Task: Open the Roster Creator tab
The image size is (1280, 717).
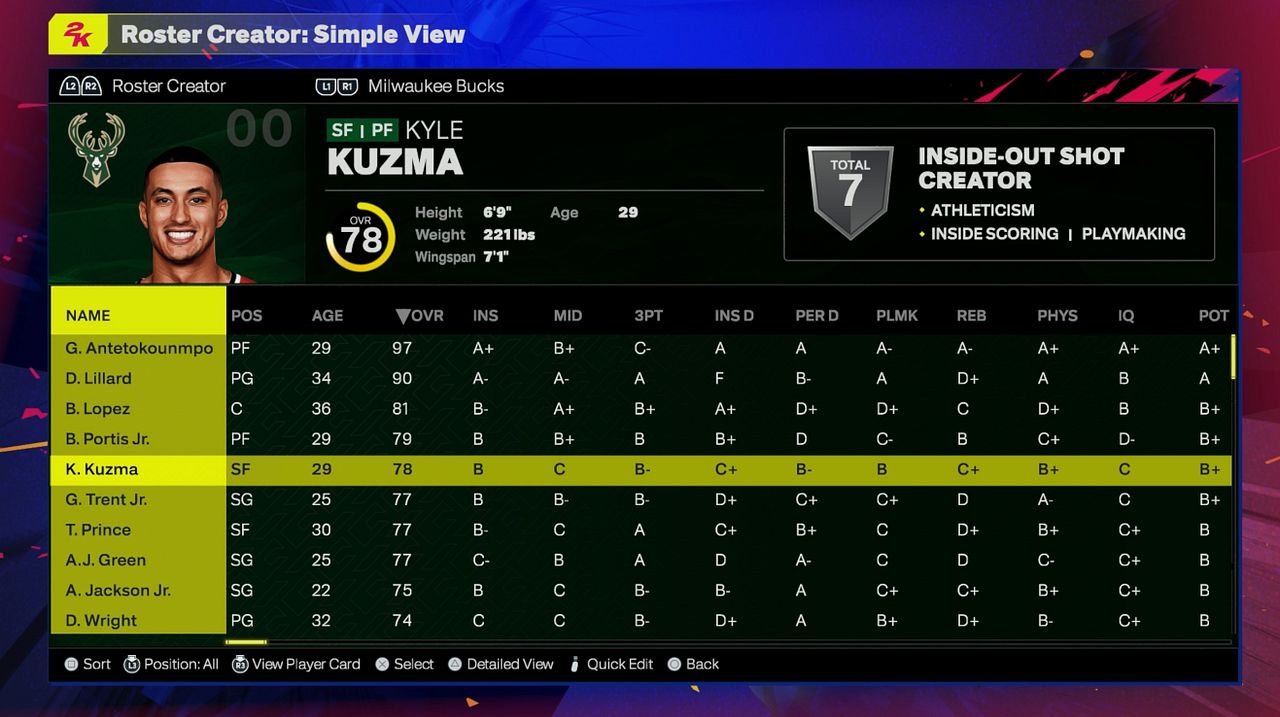Action: coord(168,86)
